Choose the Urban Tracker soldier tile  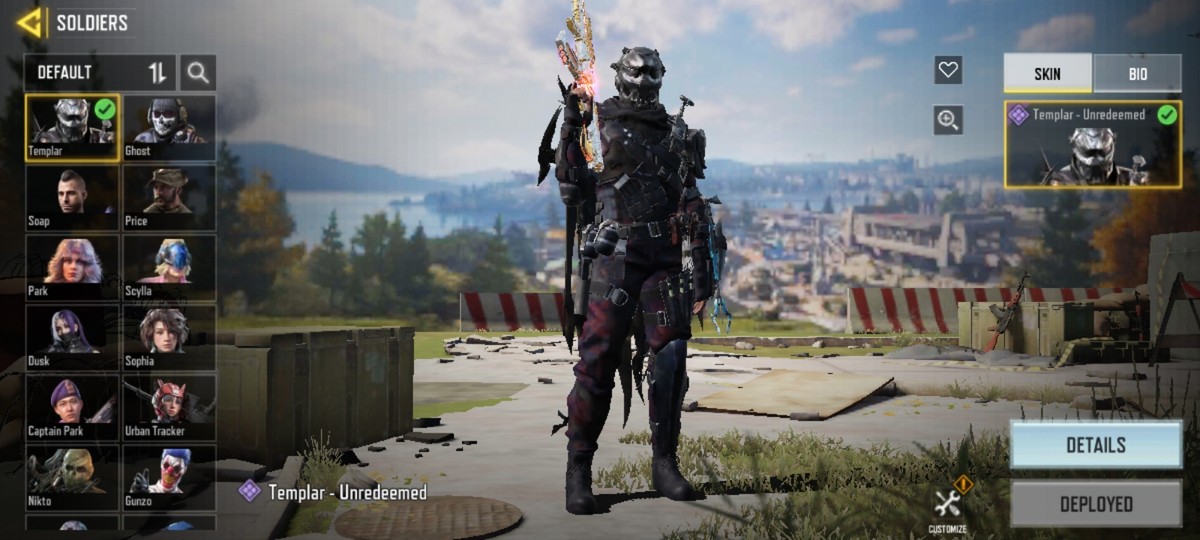point(169,407)
